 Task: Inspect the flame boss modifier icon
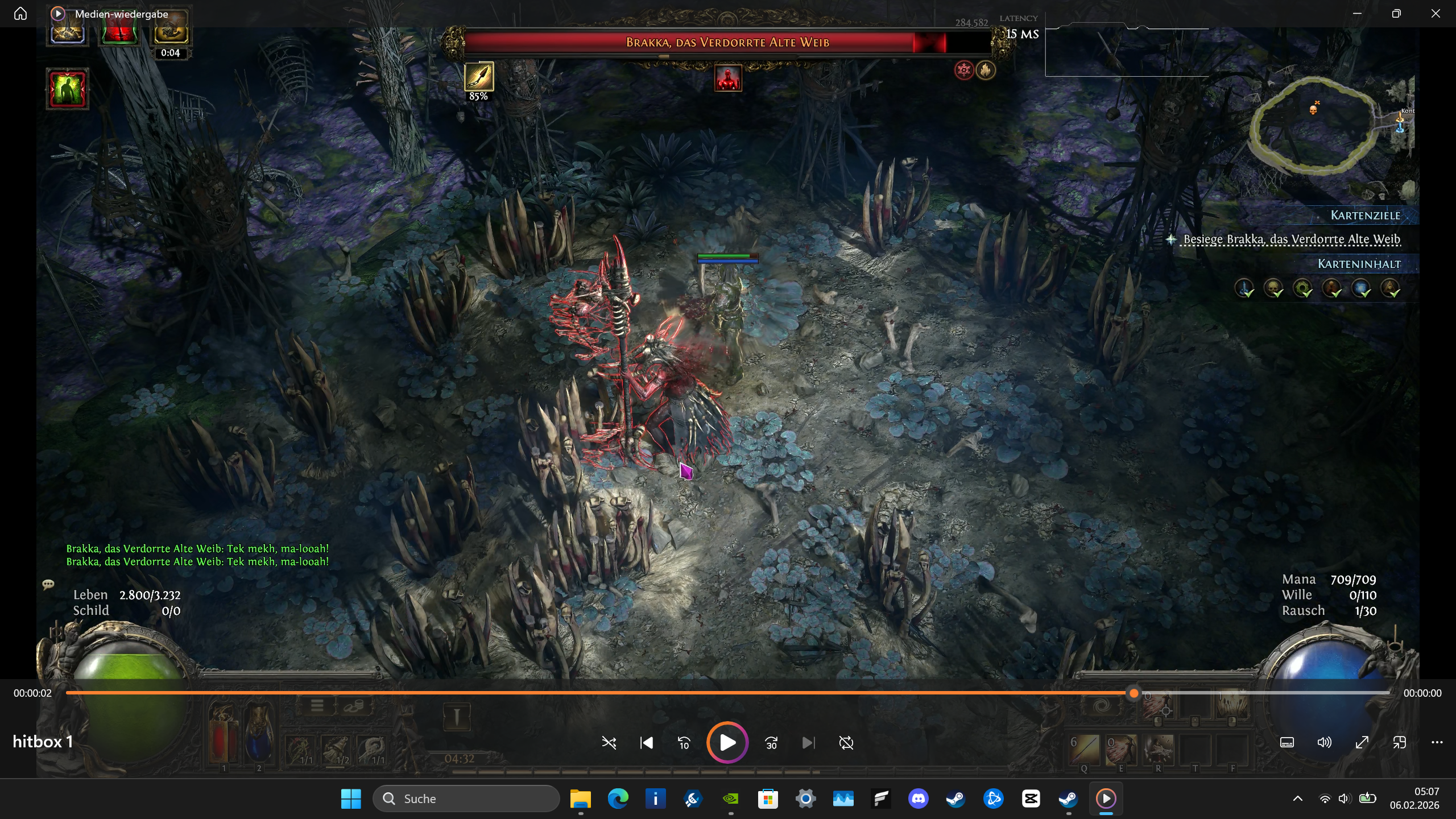[x=986, y=70]
